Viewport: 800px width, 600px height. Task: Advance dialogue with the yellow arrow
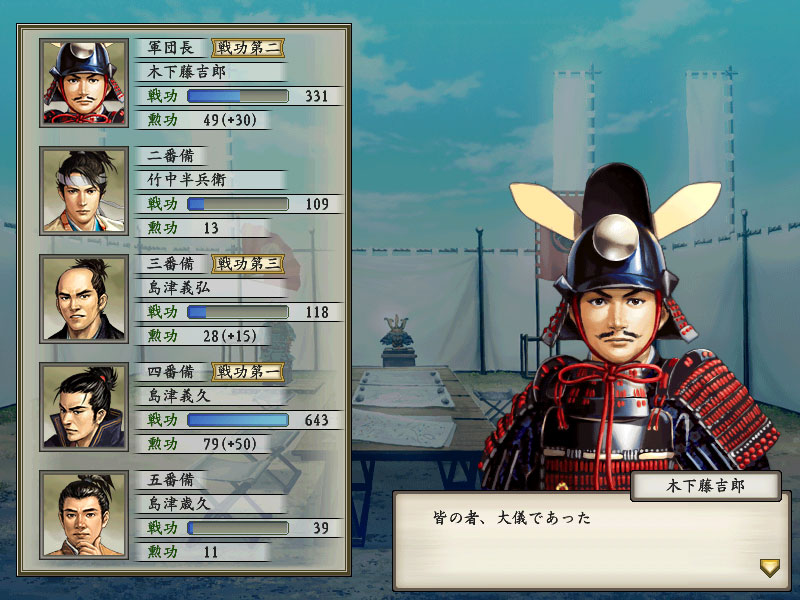[769, 568]
